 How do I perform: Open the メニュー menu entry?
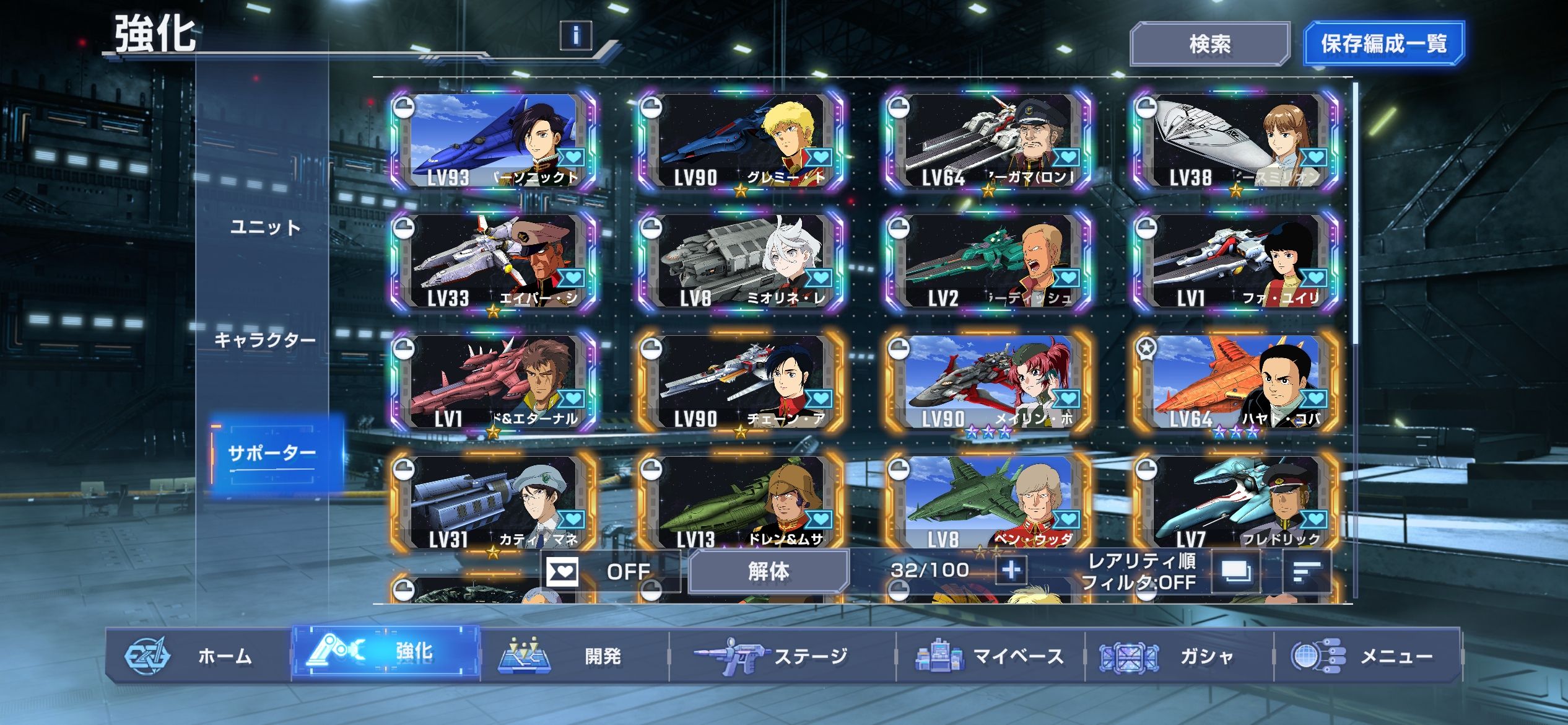tap(1366, 656)
